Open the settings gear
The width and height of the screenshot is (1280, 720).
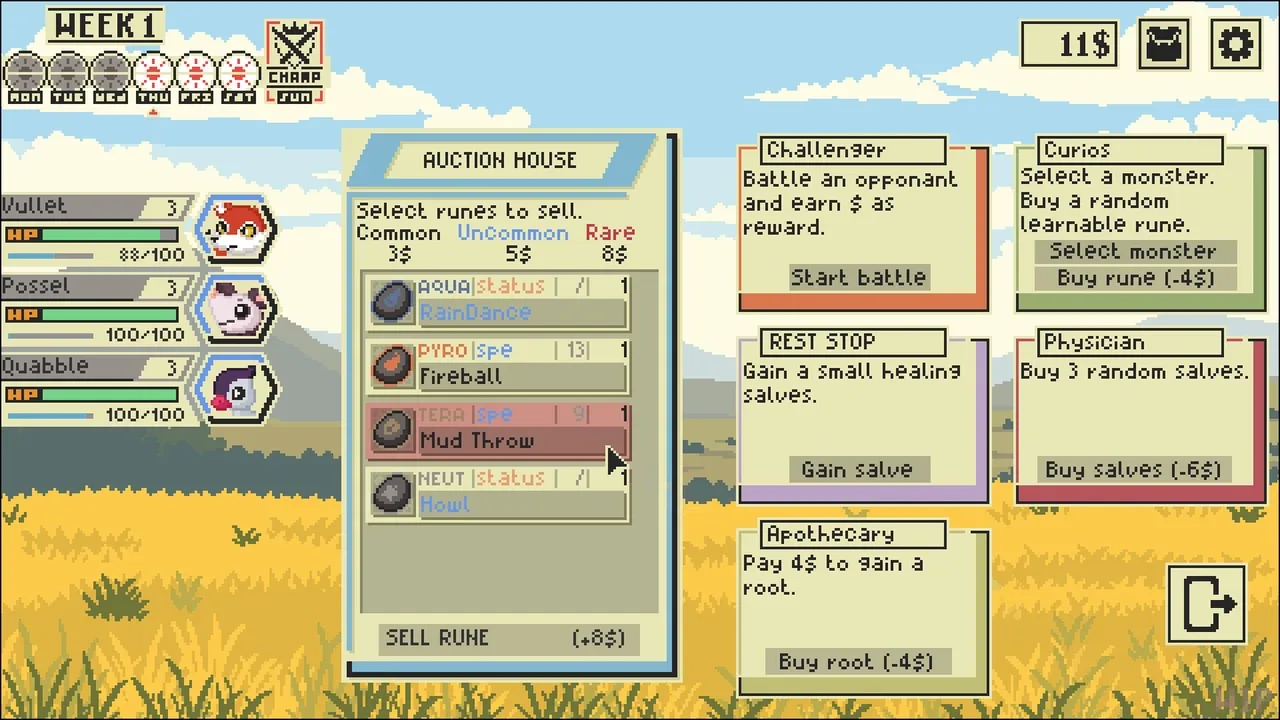click(1235, 45)
